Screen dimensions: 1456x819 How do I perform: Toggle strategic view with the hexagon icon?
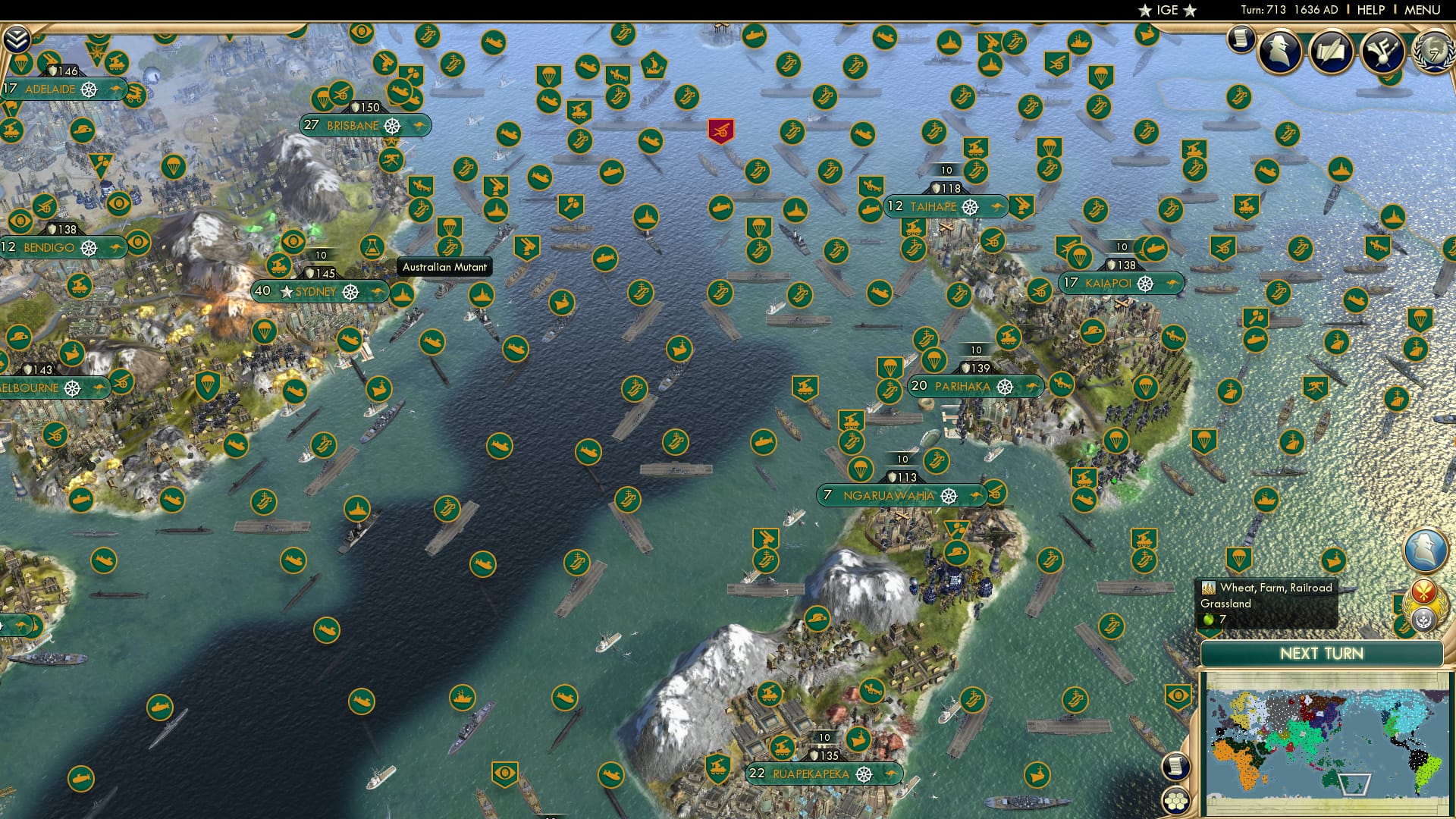tap(1176, 799)
